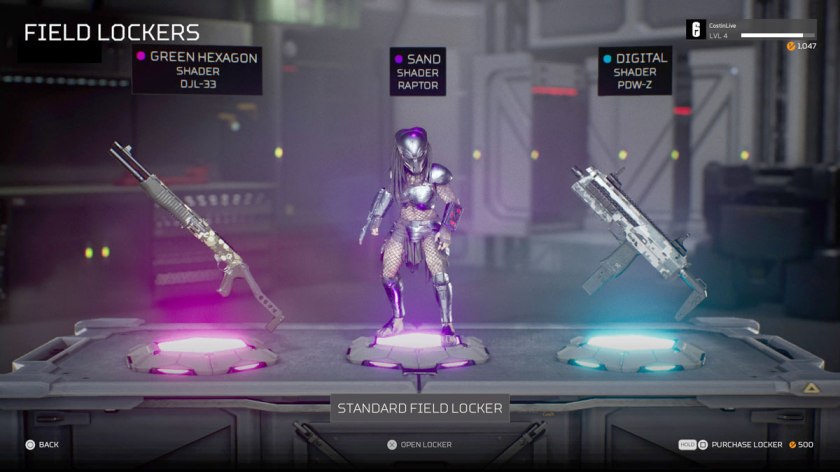The width and height of the screenshot is (840, 472).
Task: Click the Standard Field Locker label
Action: pos(420,408)
